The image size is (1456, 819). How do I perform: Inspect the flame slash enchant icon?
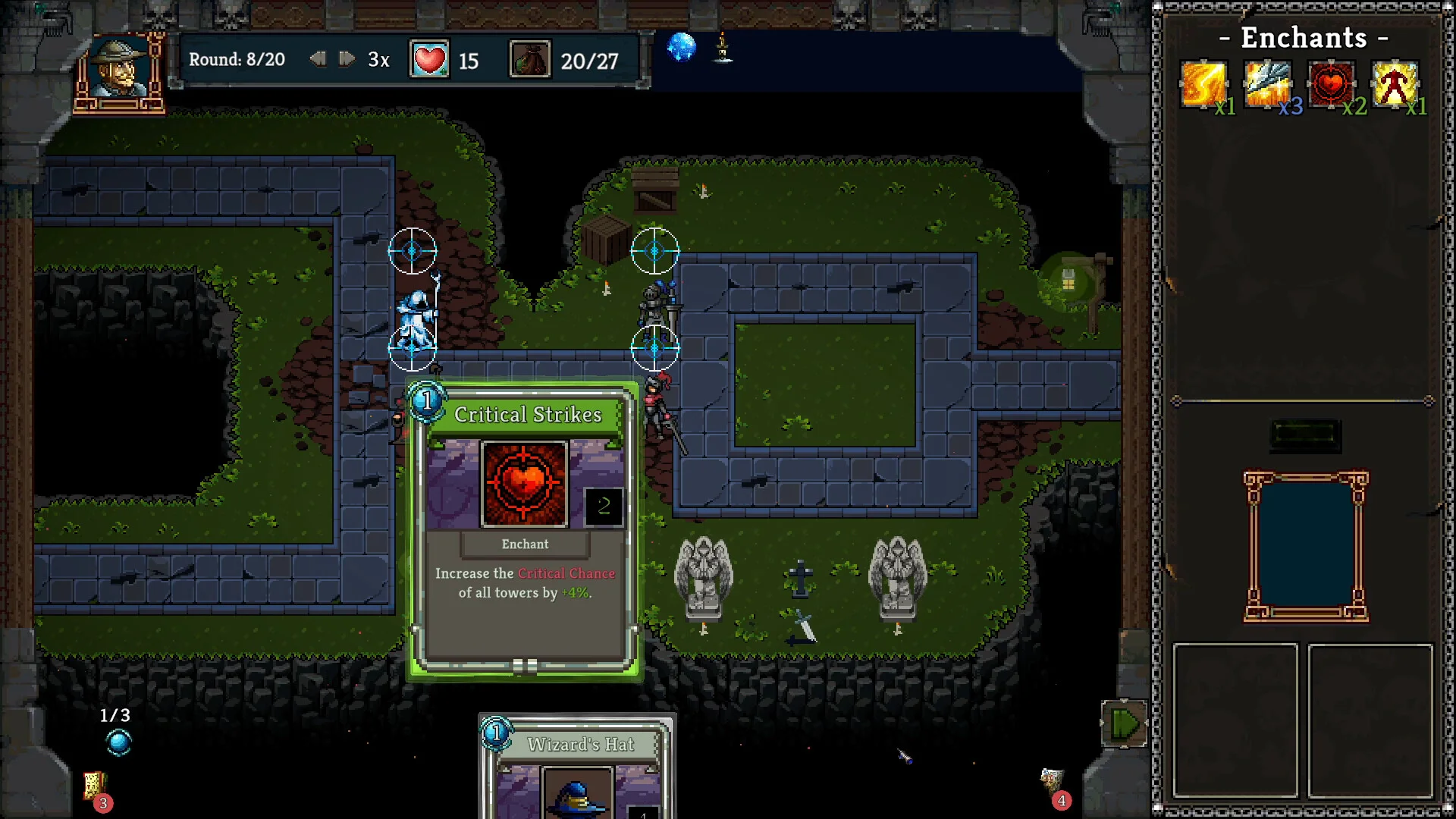[1203, 84]
